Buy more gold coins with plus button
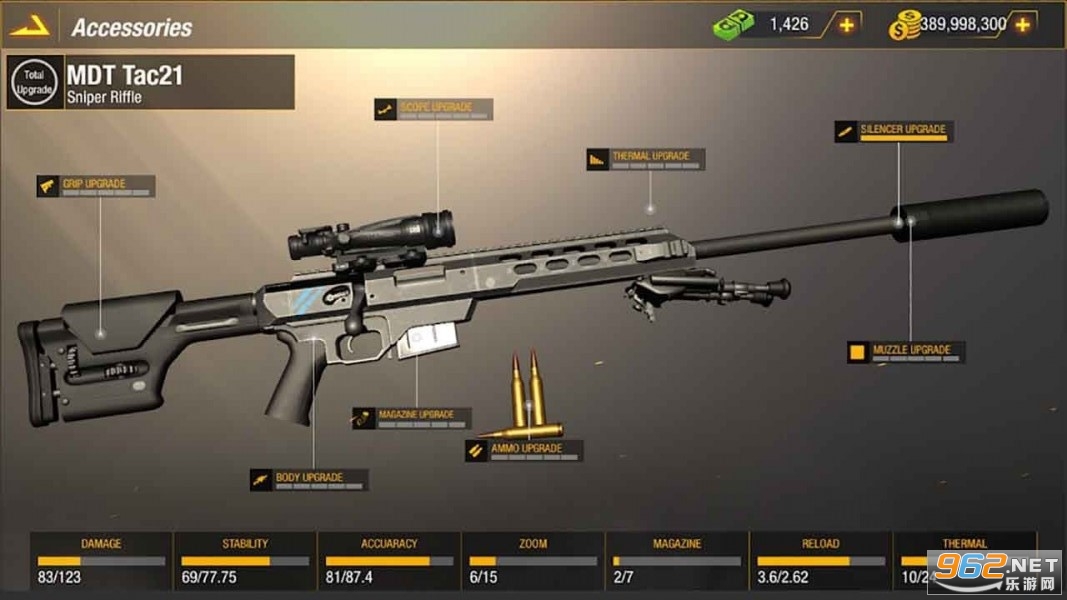This screenshot has width=1067, height=600. [1021, 25]
